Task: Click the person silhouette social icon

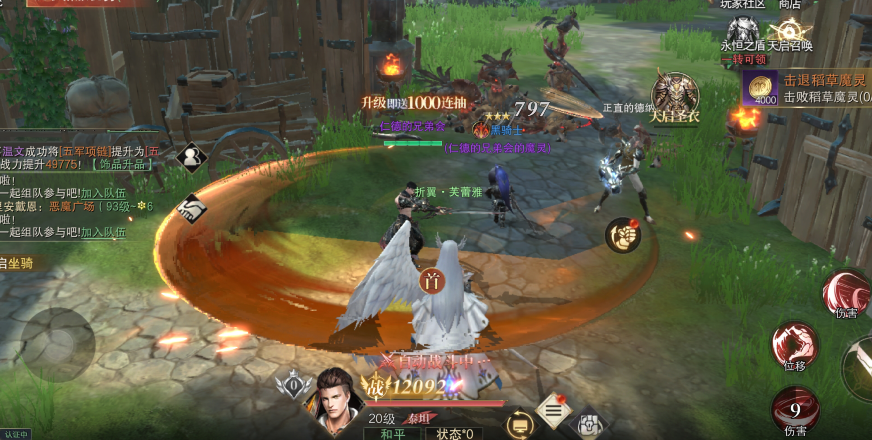Action: click(190, 157)
